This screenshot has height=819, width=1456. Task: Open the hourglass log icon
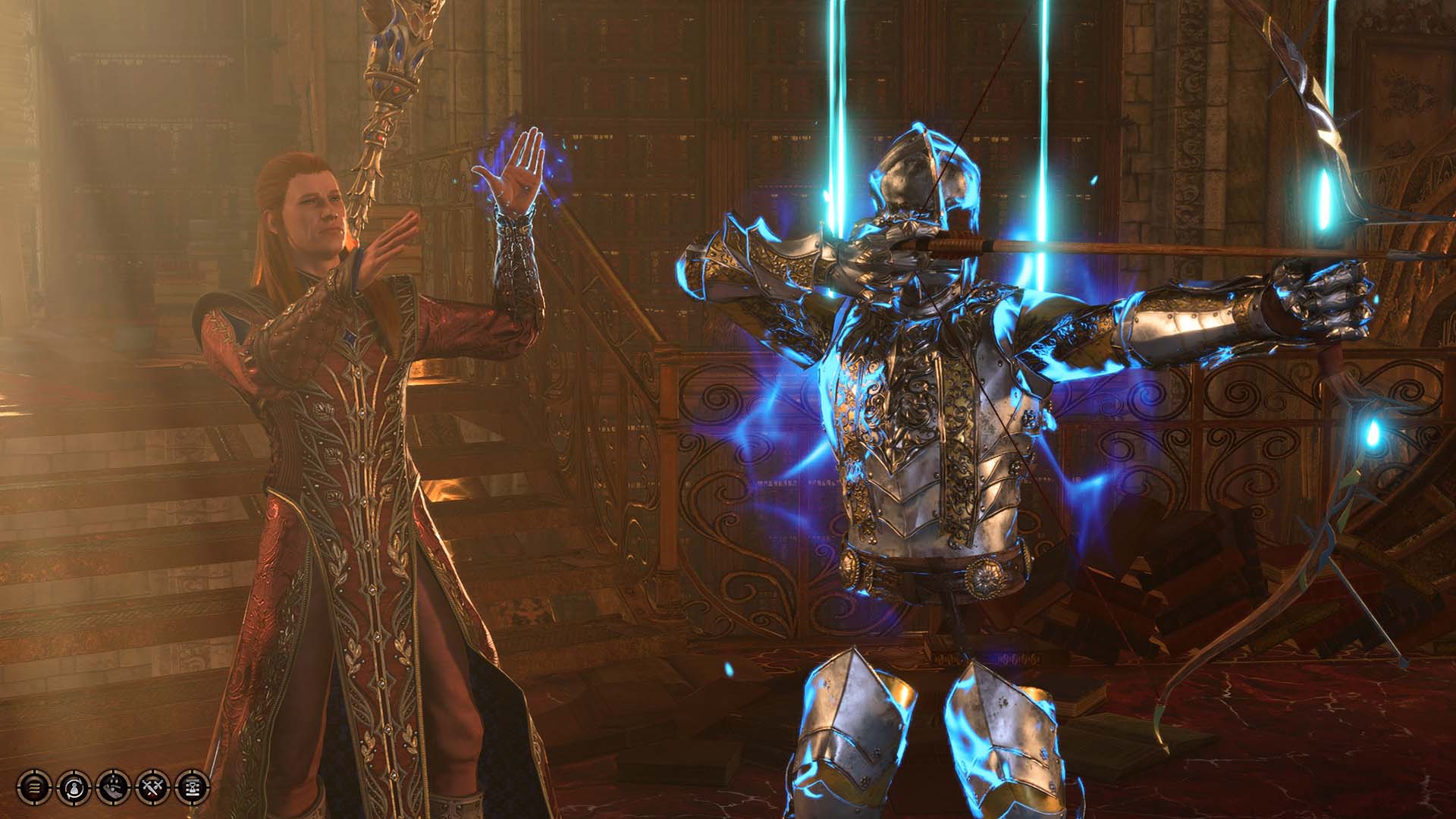coord(192,787)
